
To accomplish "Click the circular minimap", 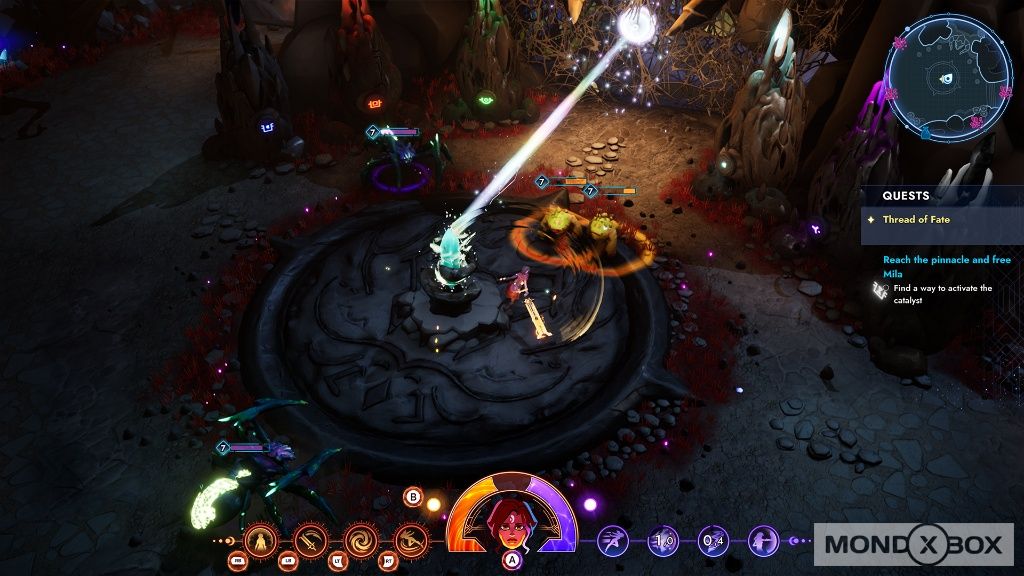I will pos(948,77).
